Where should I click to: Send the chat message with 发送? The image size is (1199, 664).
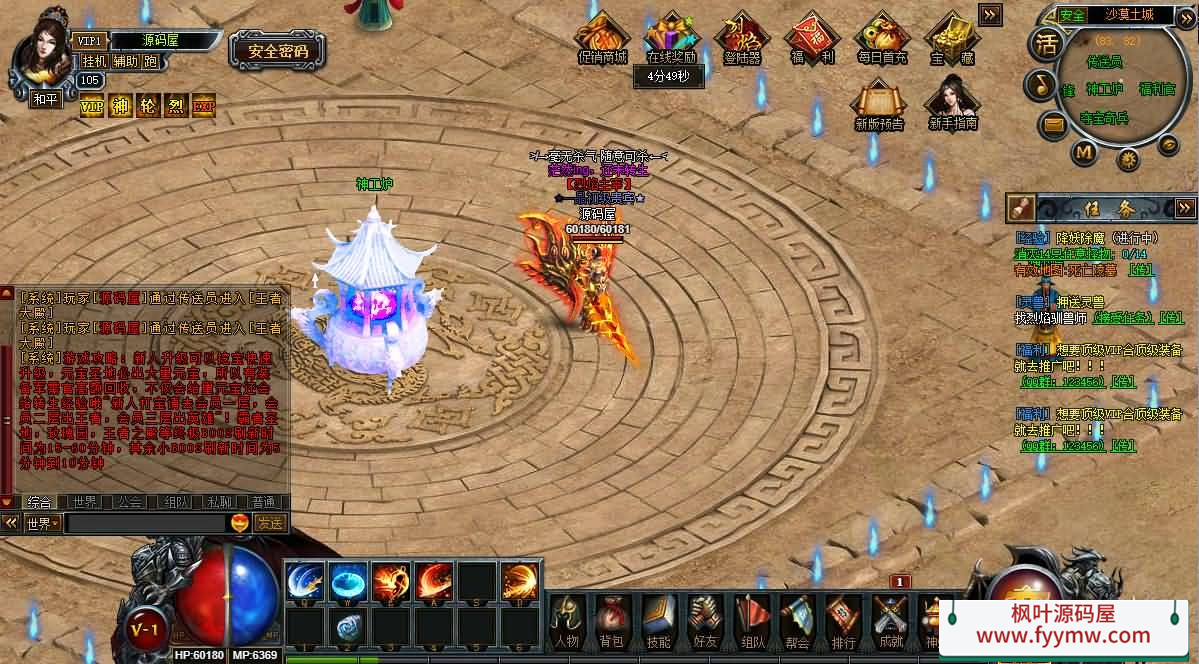[x=270, y=523]
